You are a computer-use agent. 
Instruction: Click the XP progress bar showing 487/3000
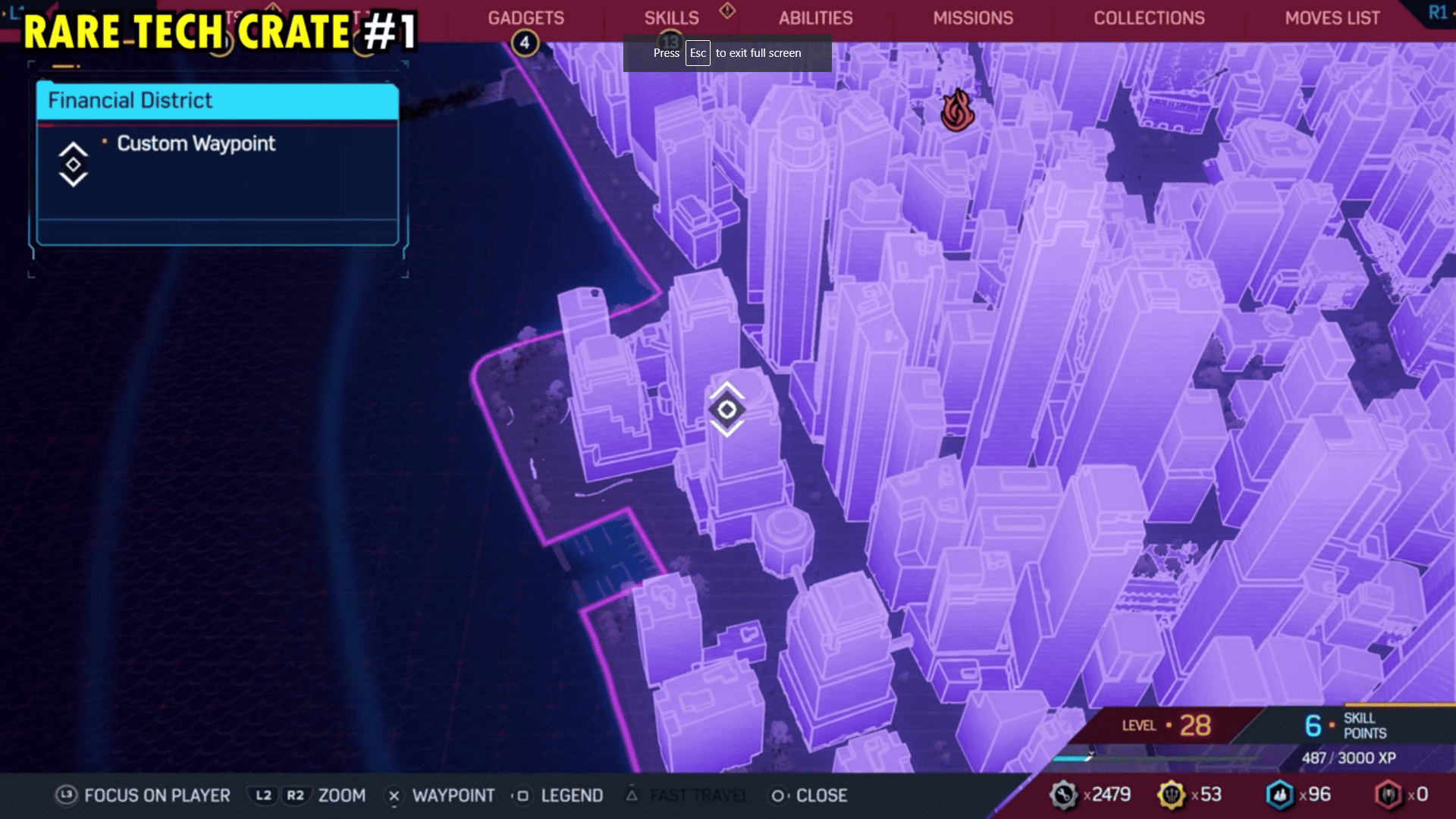point(1251,758)
